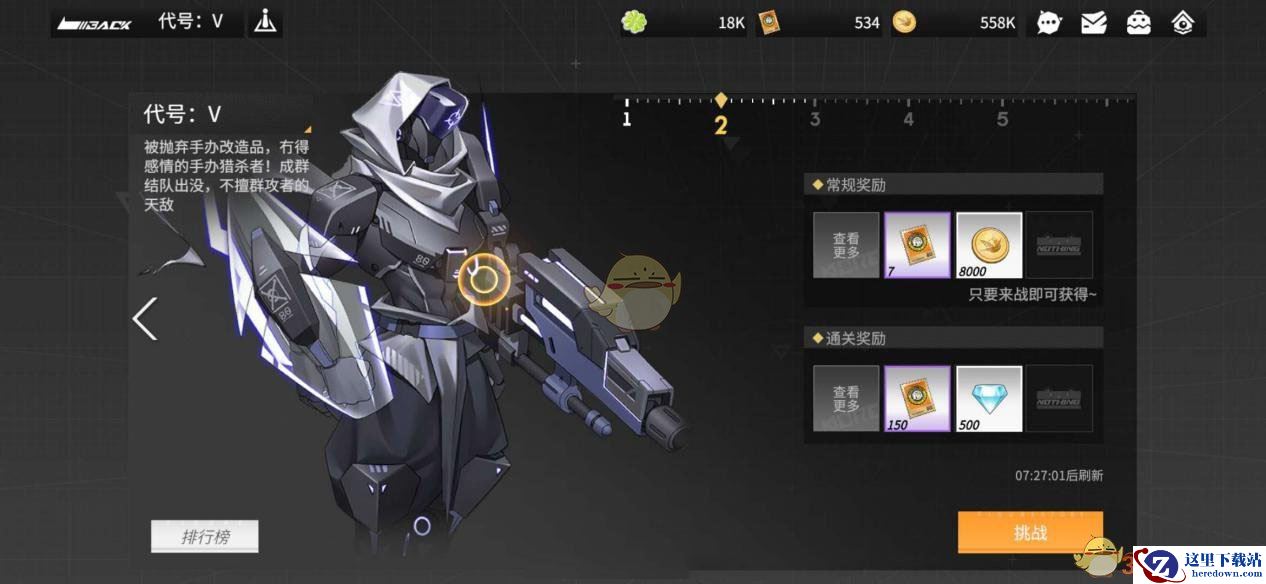This screenshot has height=584, width=1266.
Task: Show the previous boss with the left arrow
Action: click(x=145, y=319)
